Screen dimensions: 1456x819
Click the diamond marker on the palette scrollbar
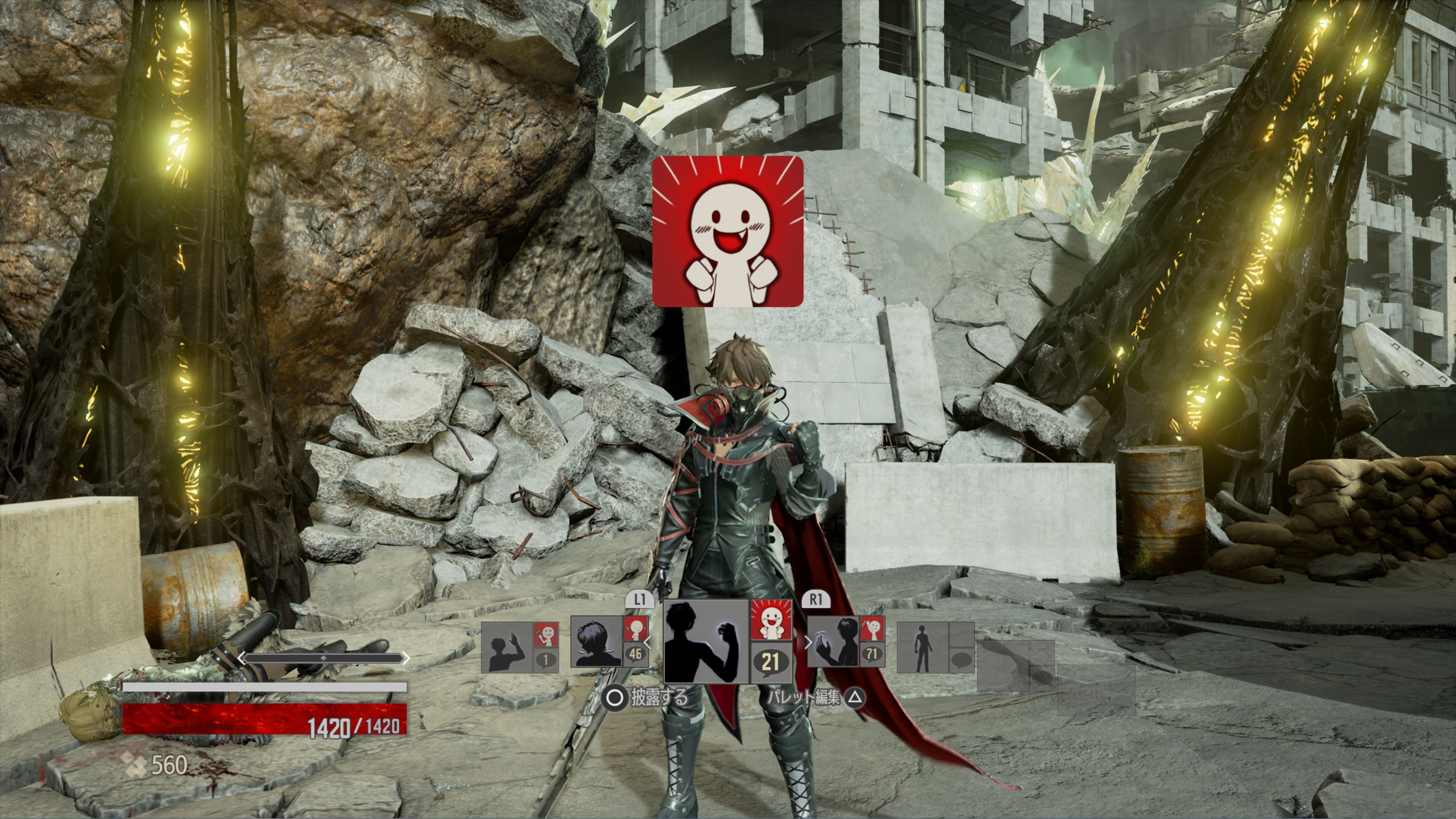click(x=324, y=658)
